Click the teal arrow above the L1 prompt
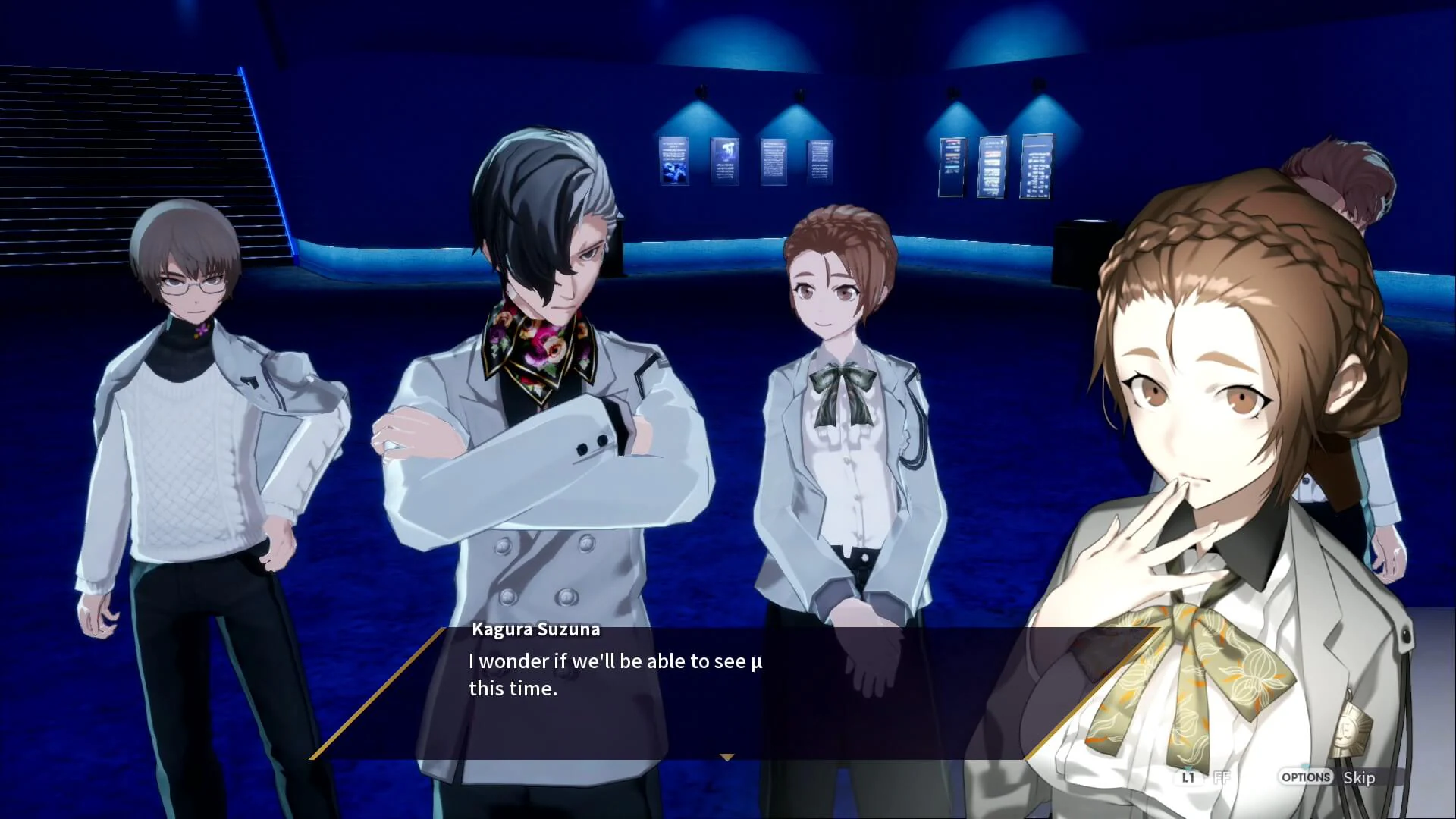The height and width of the screenshot is (819, 1456). coord(1187,767)
